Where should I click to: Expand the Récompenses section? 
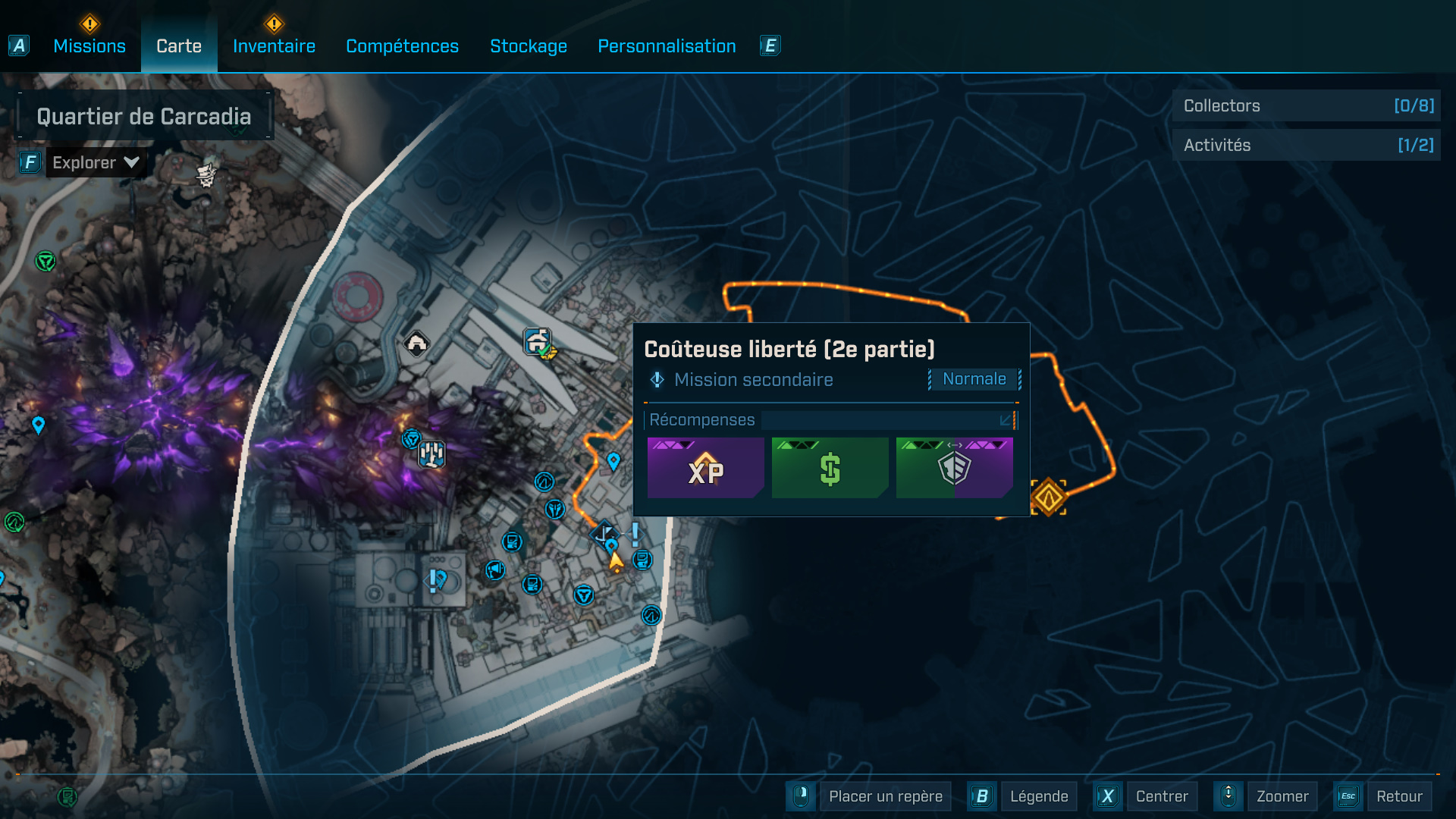tap(1006, 419)
